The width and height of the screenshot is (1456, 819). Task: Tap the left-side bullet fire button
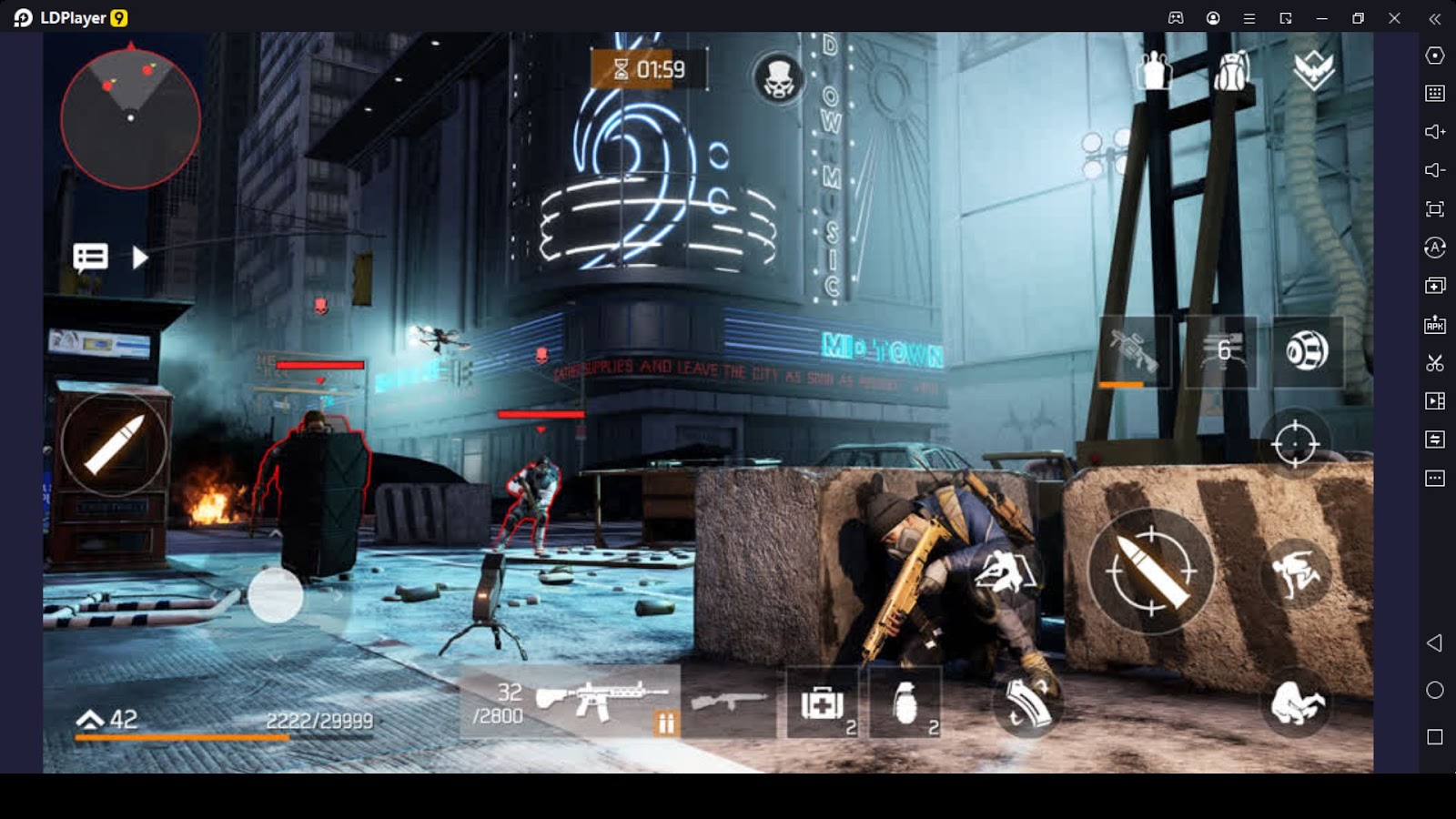(114, 444)
